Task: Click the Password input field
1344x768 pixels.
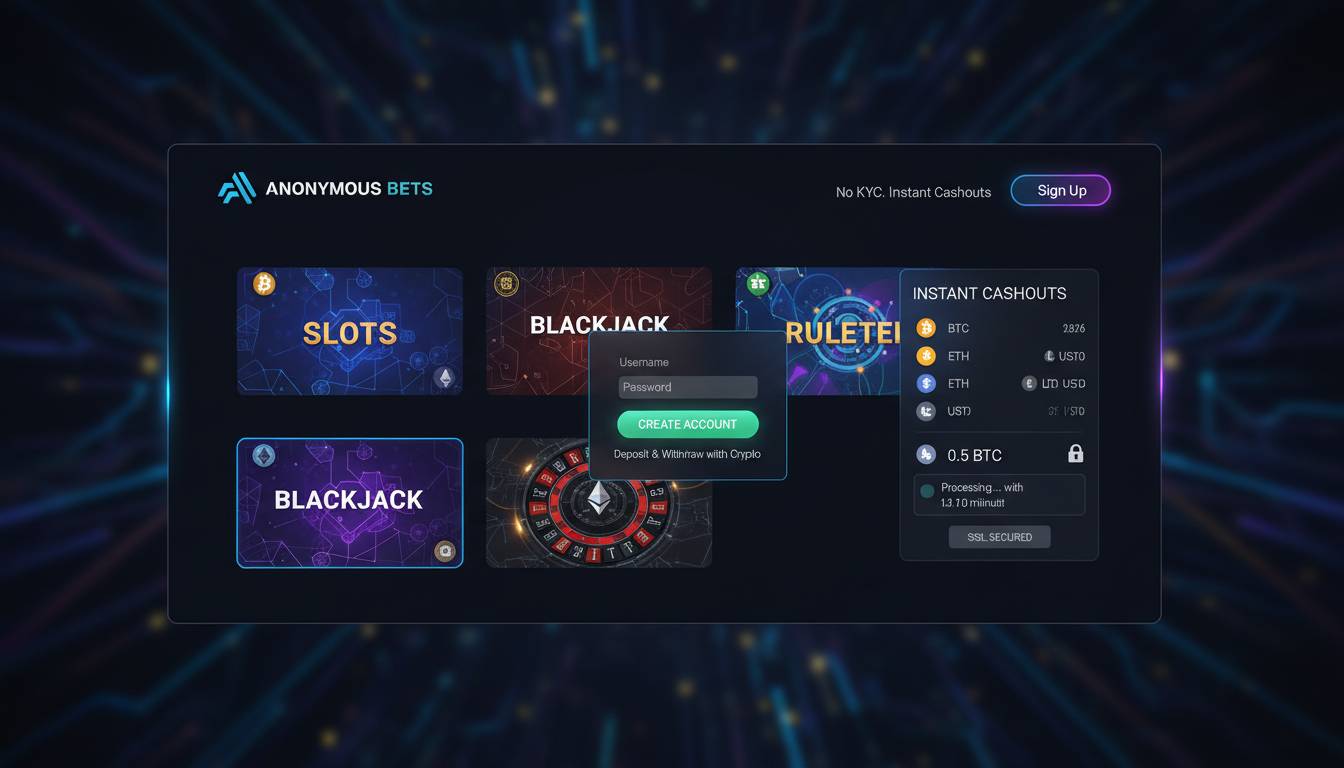Action: (x=687, y=387)
